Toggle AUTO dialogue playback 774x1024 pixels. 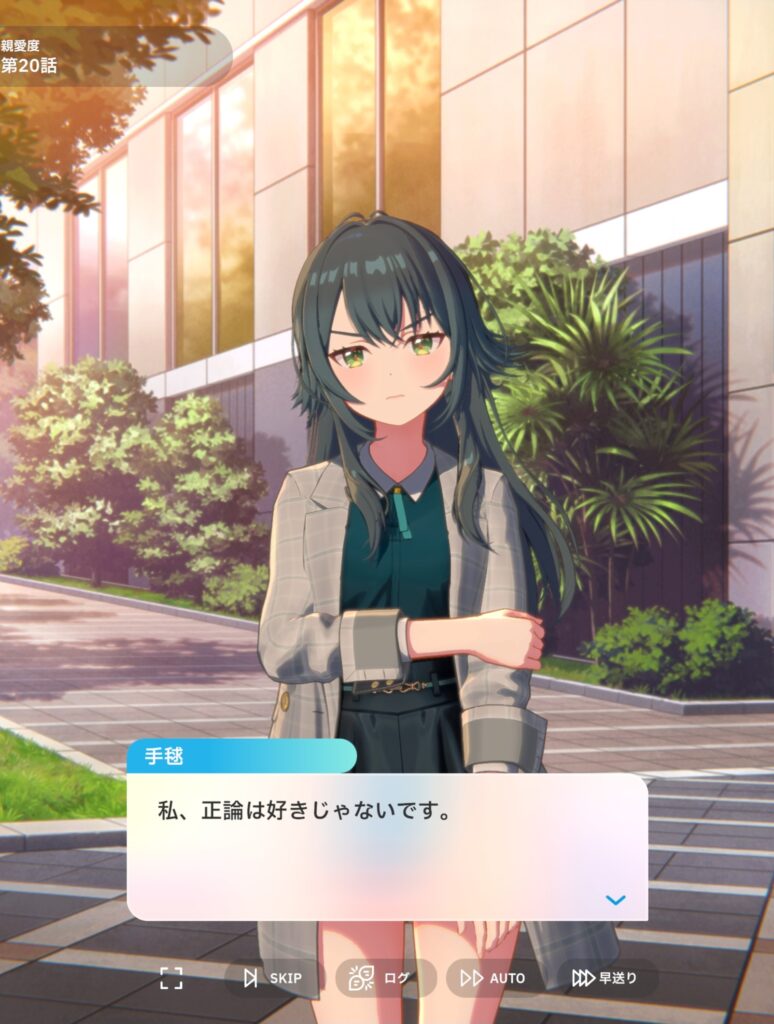[494, 978]
